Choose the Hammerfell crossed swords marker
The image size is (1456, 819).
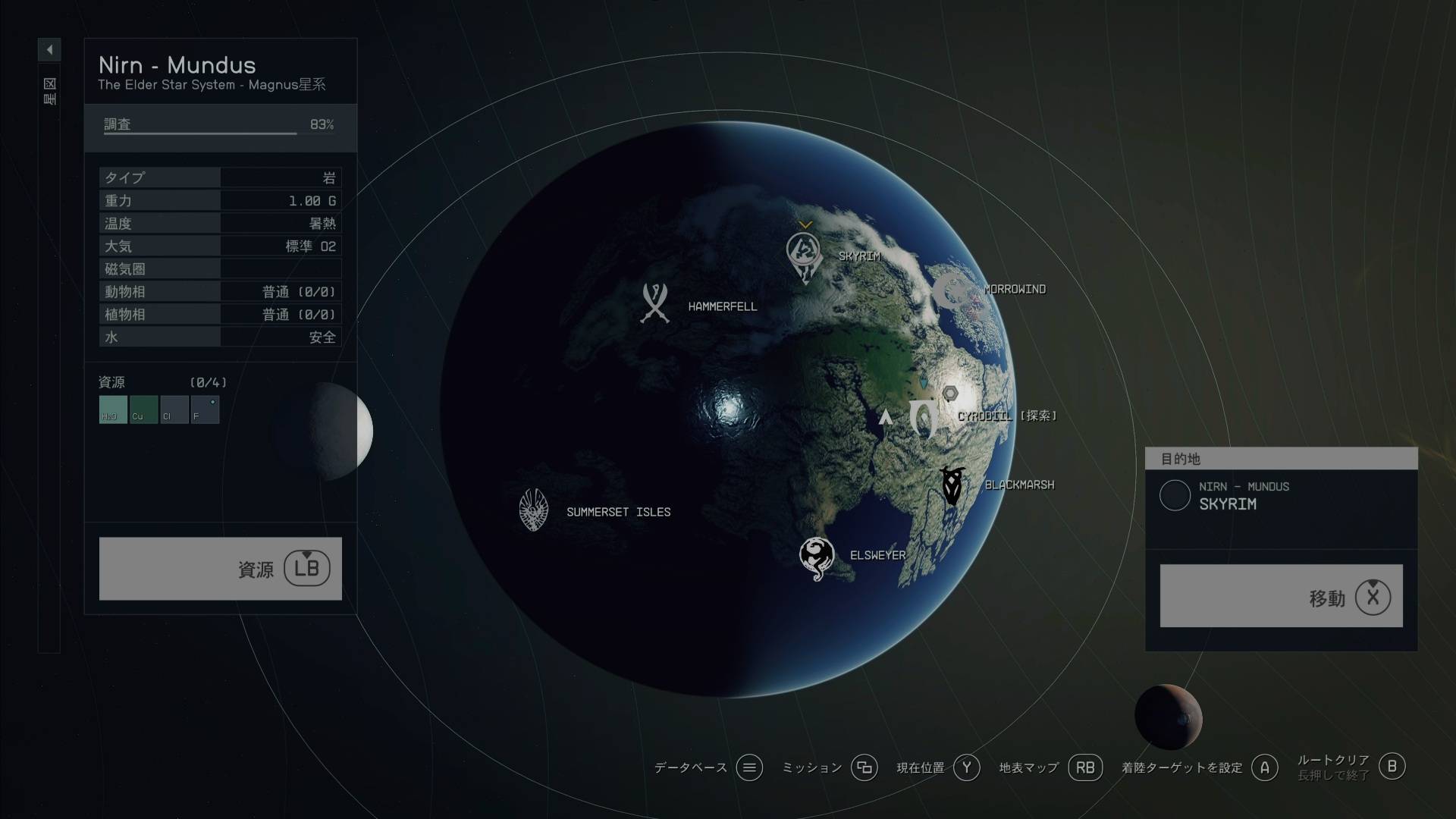tap(654, 303)
